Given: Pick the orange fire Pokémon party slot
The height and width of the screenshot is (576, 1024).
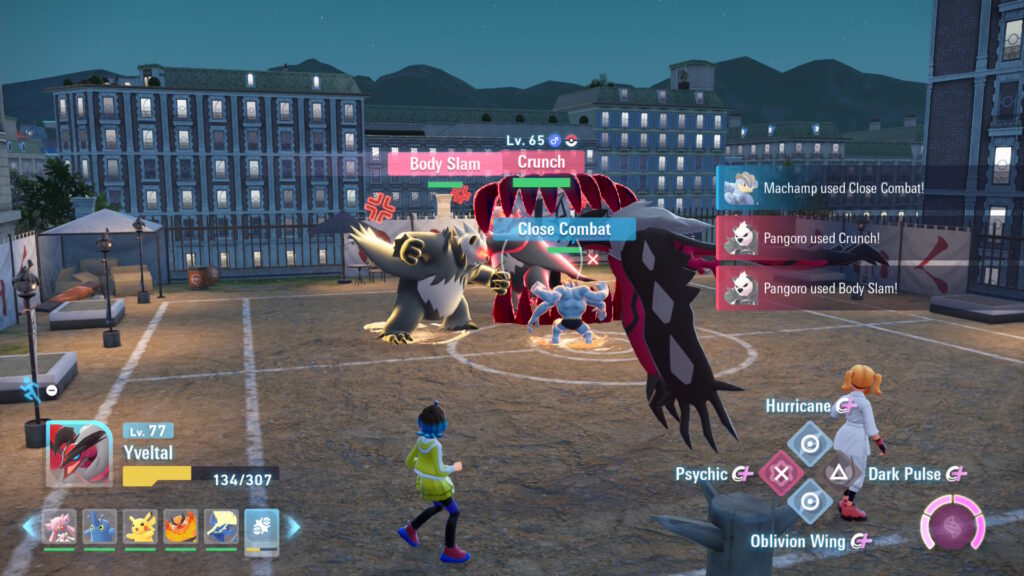Looking at the screenshot, I should pos(181,526).
